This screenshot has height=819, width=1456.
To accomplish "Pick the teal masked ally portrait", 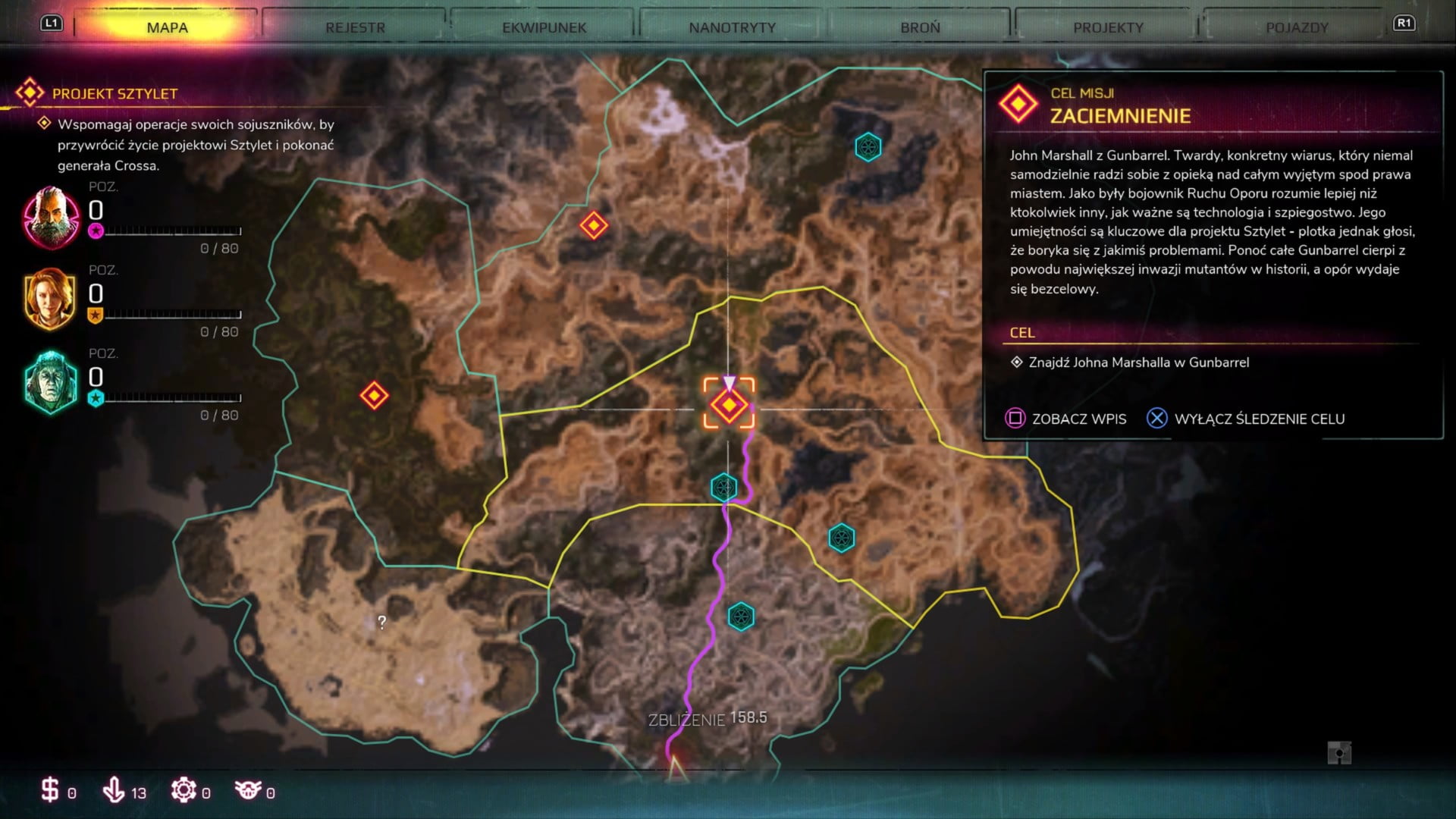I will coord(50,381).
